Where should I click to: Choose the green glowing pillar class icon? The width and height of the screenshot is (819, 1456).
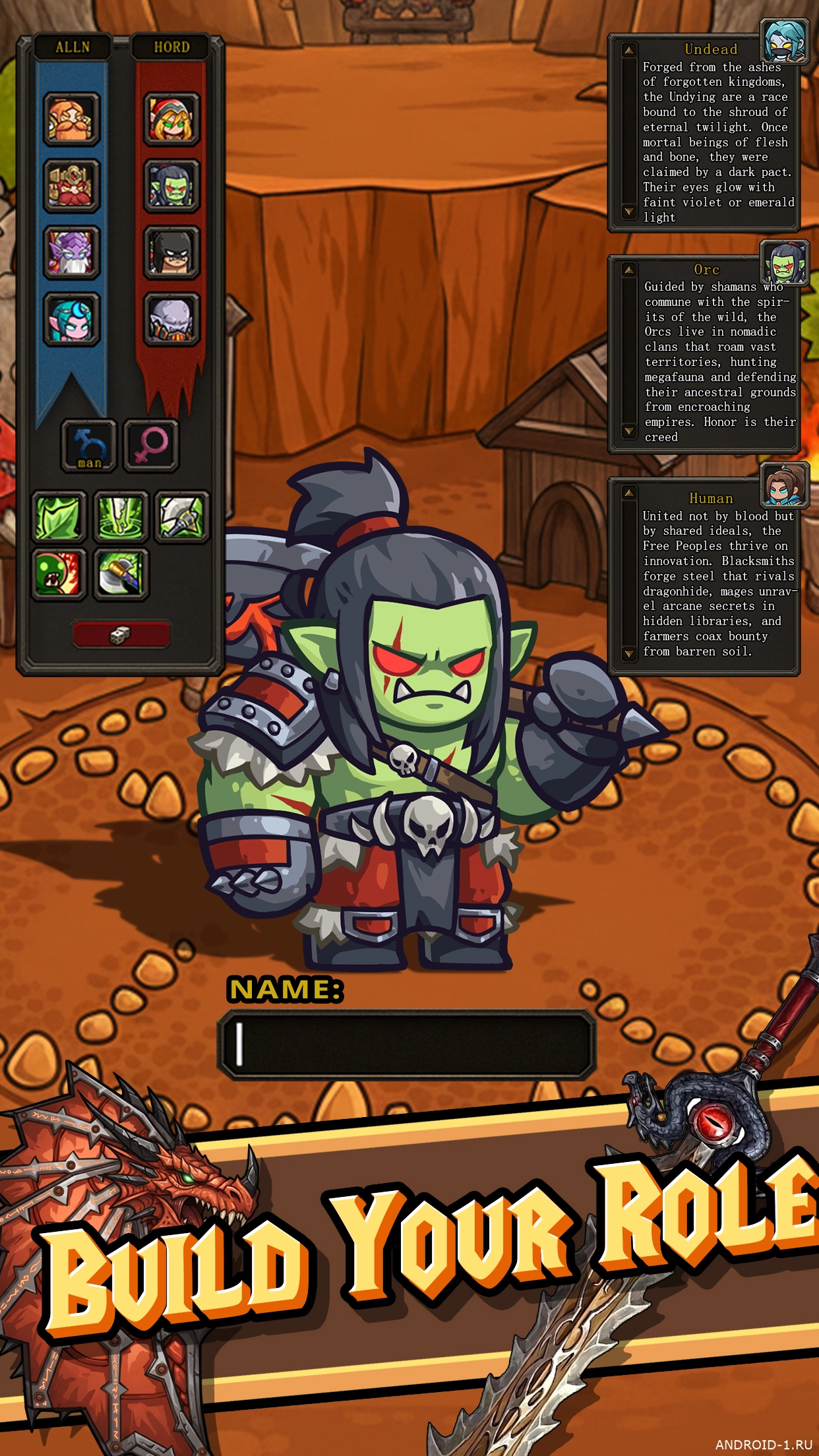pyautogui.click(x=121, y=517)
